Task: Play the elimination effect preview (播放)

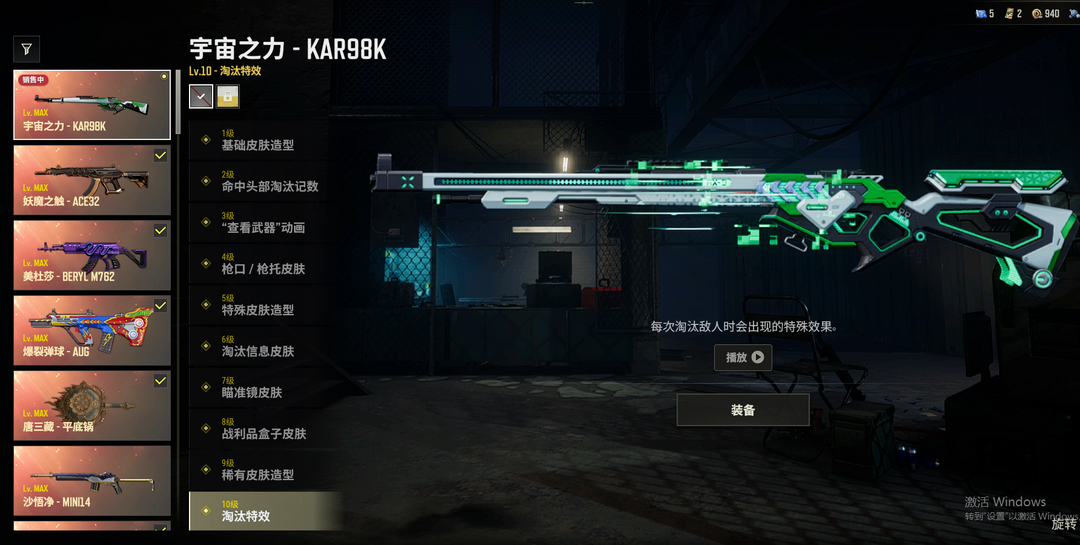Action: (x=743, y=357)
